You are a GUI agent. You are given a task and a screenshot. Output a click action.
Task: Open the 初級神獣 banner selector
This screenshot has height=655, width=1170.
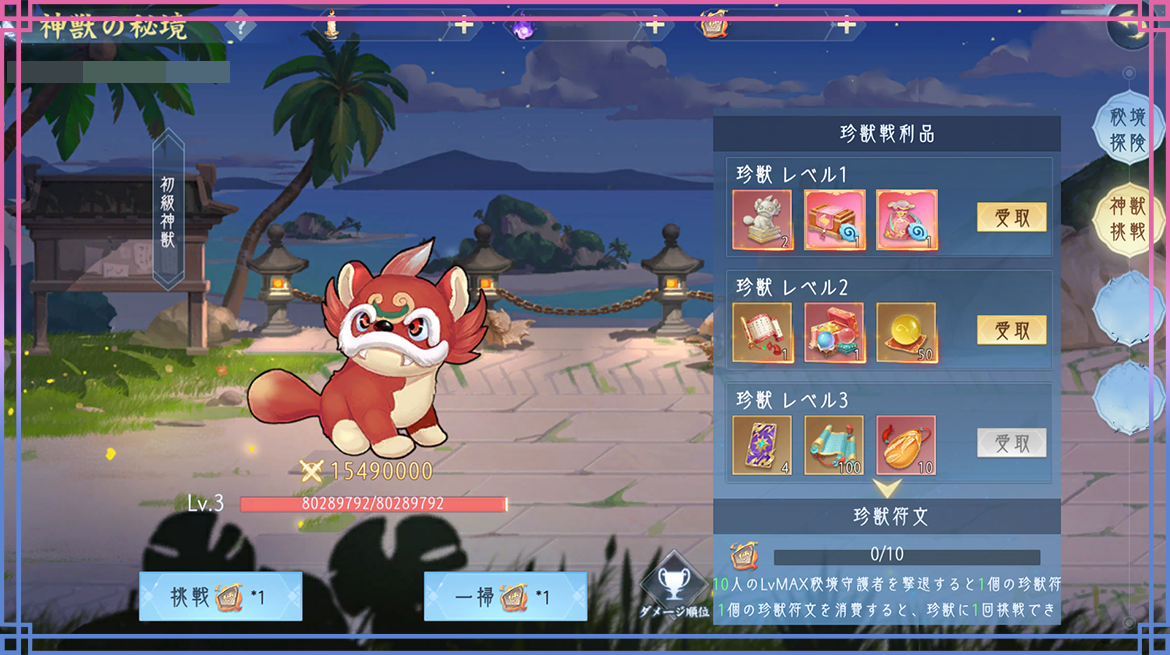click(168, 212)
